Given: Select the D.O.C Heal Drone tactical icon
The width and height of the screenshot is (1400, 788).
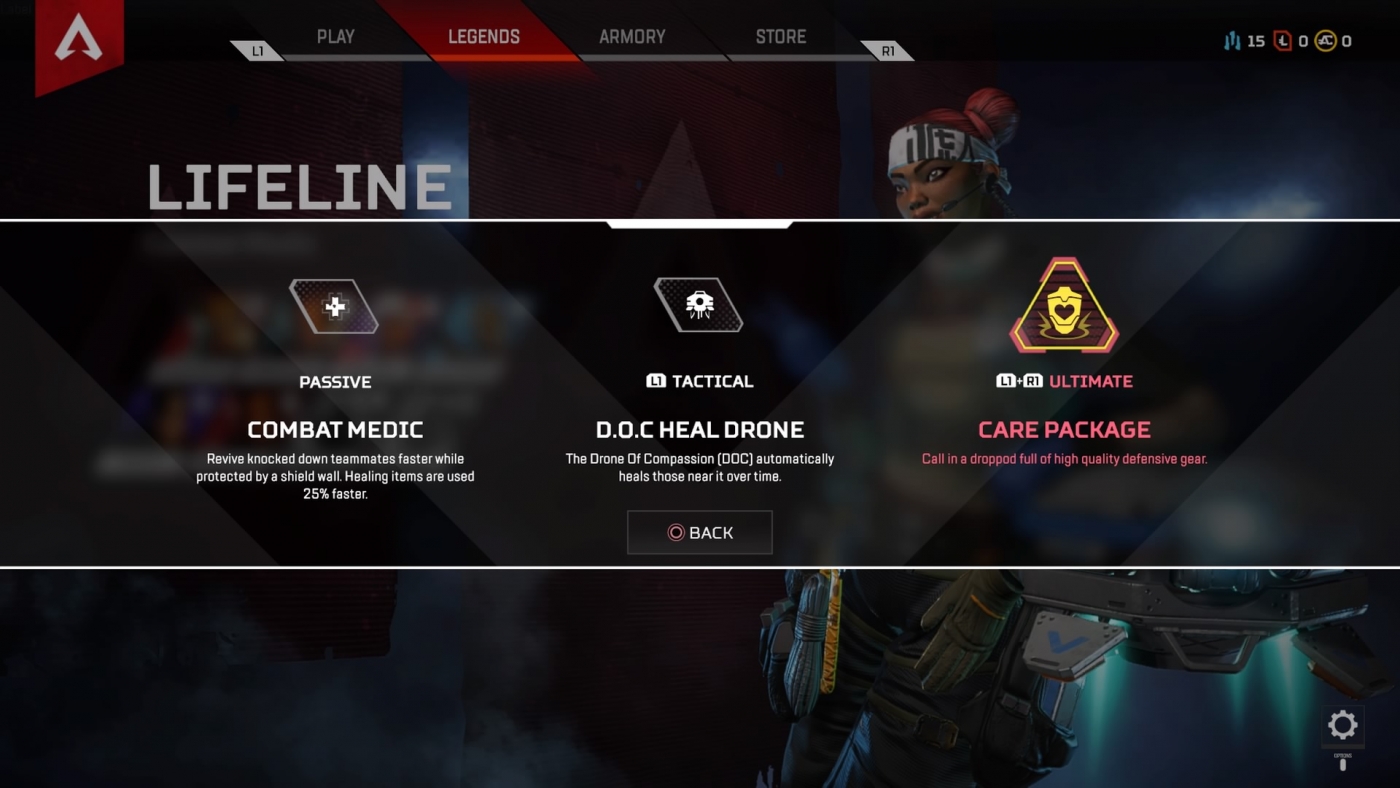Looking at the screenshot, I should point(699,305).
